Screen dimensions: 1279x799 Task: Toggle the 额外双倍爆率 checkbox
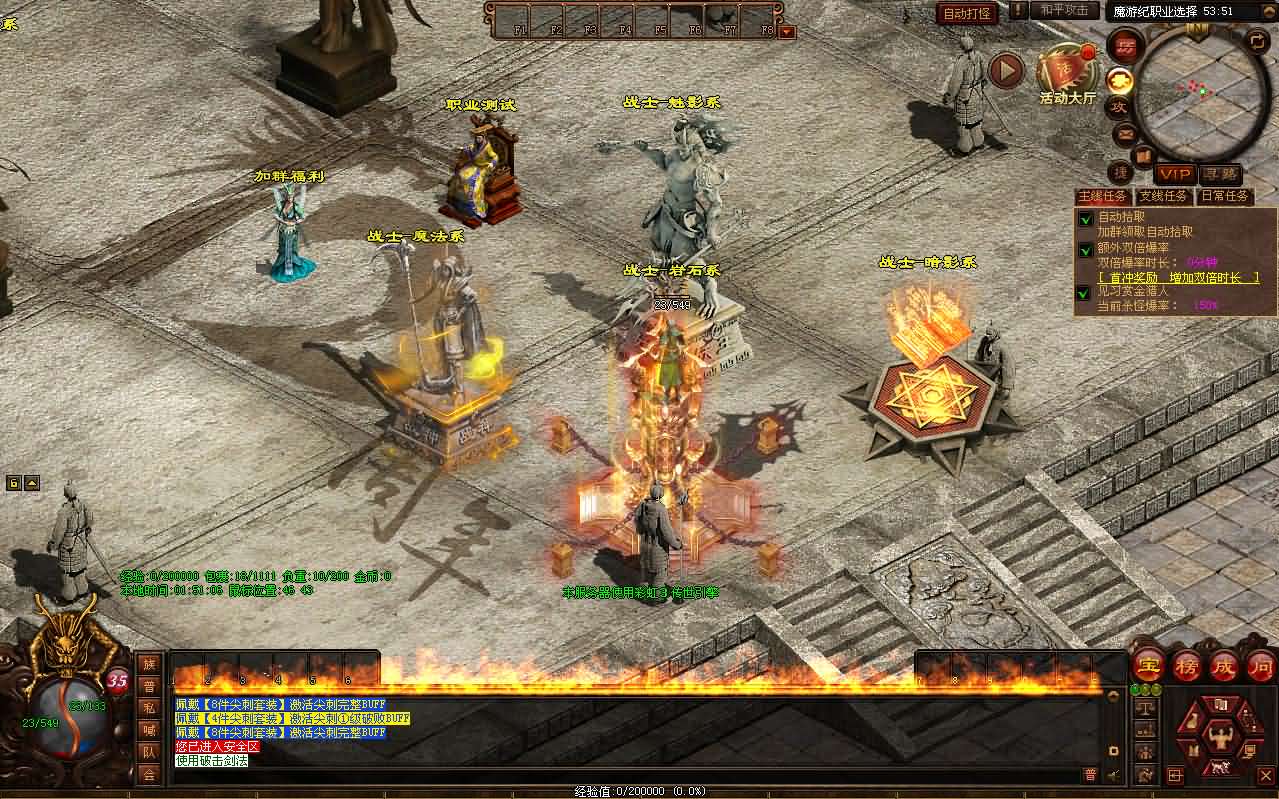pyautogui.click(x=1085, y=249)
